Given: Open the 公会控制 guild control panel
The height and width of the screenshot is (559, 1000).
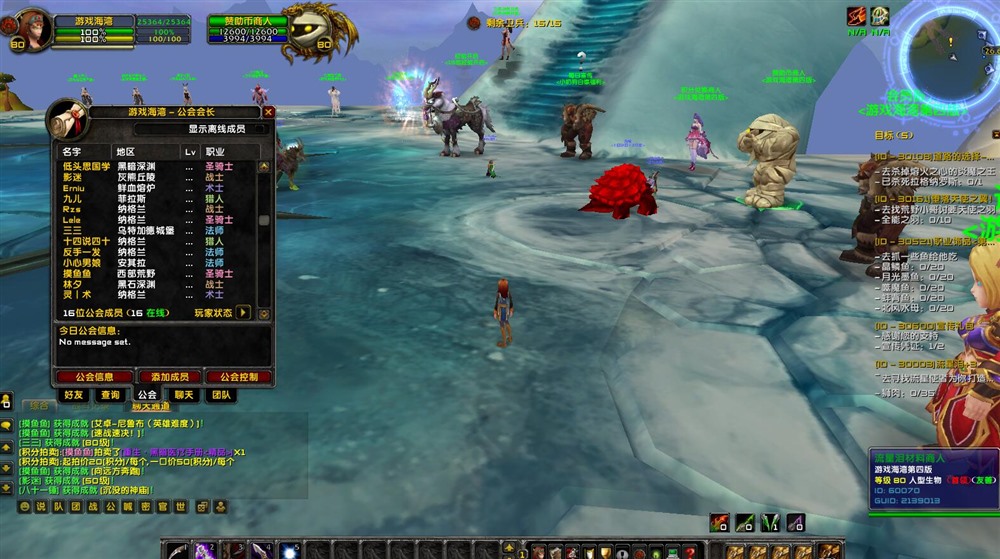Looking at the screenshot, I should pyautogui.click(x=239, y=377).
